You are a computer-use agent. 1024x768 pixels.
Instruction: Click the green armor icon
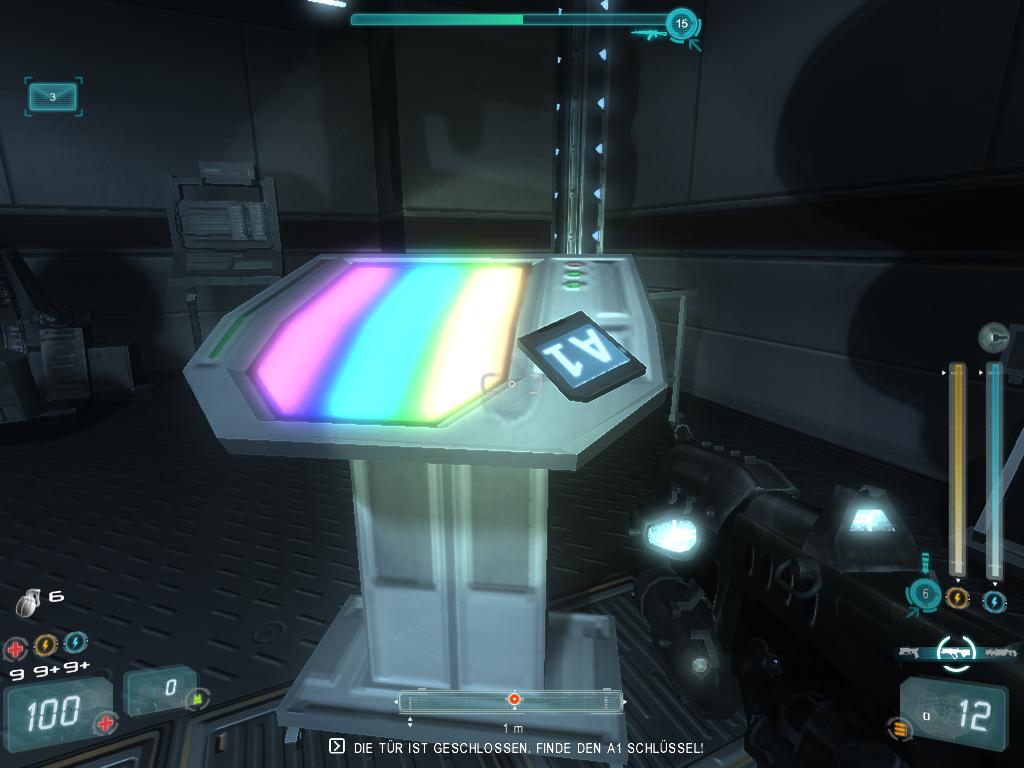coord(198,697)
